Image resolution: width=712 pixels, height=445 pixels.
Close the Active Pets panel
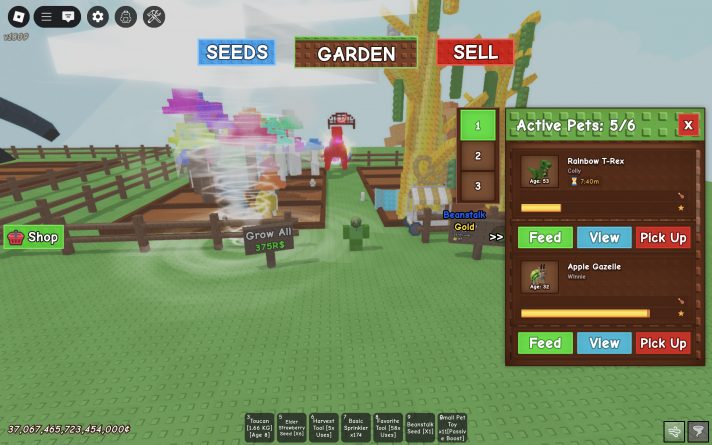[688, 125]
